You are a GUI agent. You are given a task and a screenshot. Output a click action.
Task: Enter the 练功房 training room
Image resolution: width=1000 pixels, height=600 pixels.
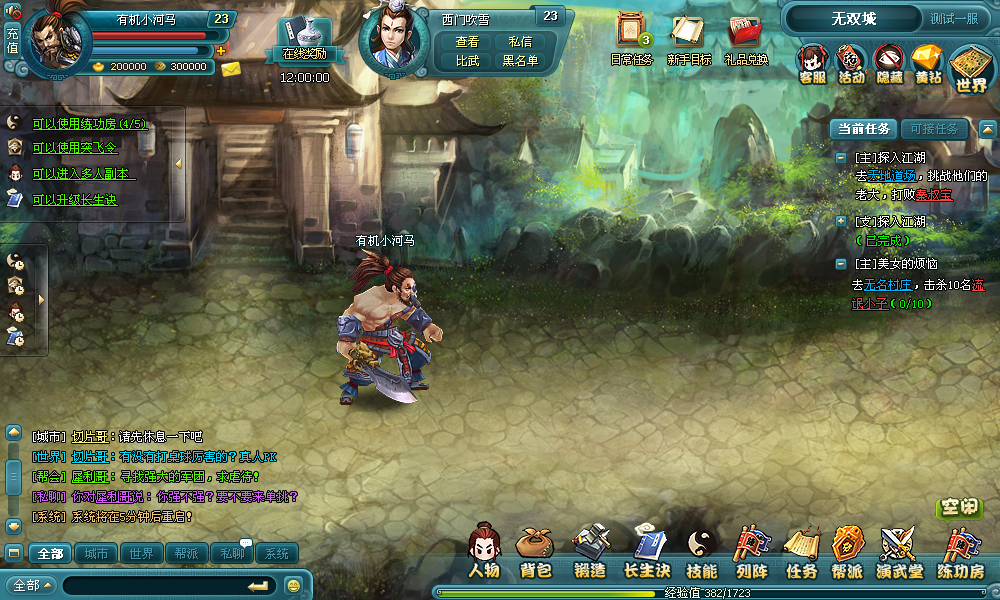960,551
